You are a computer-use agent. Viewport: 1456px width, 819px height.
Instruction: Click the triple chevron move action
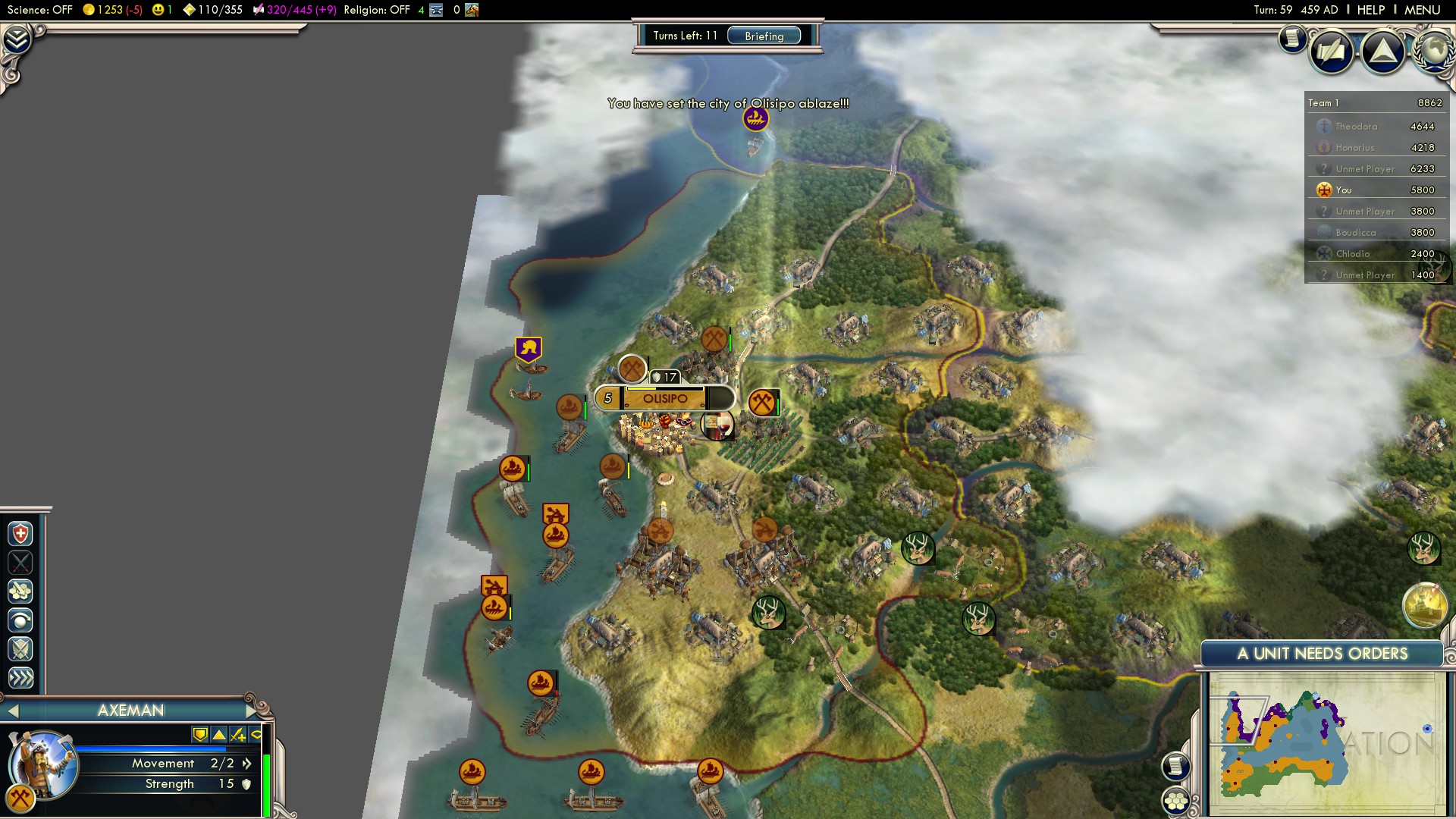pos(20,678)
